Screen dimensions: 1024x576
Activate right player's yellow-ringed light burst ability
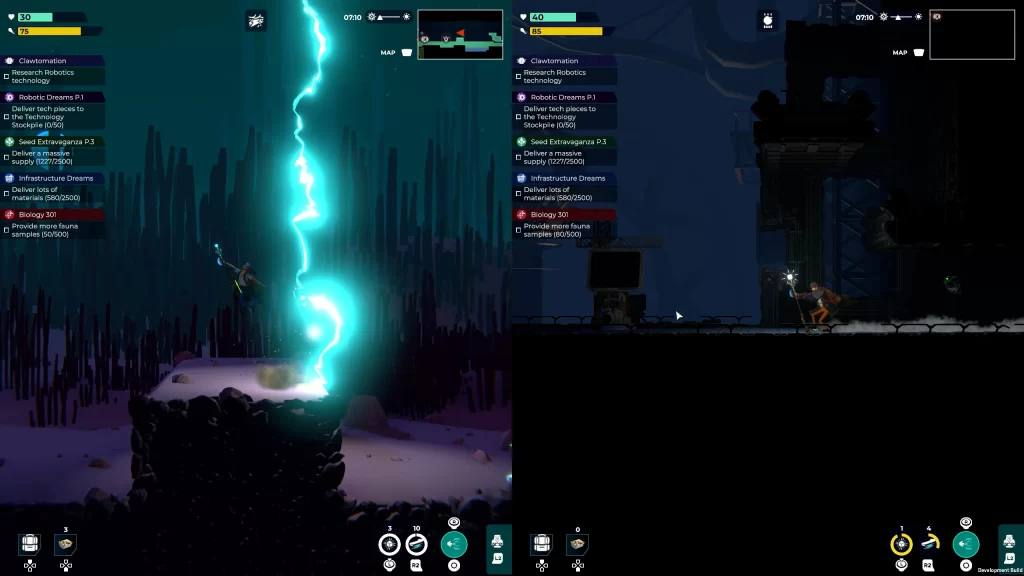[902, 544]
